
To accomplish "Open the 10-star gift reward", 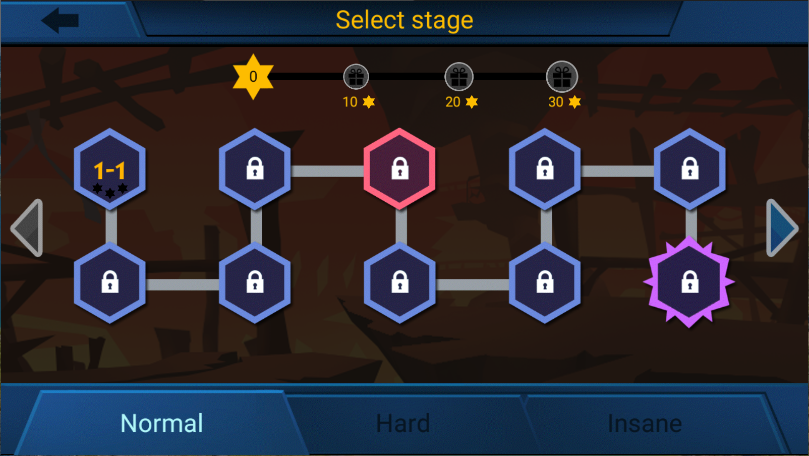I will pyautogui.click(x=356, y=77).
